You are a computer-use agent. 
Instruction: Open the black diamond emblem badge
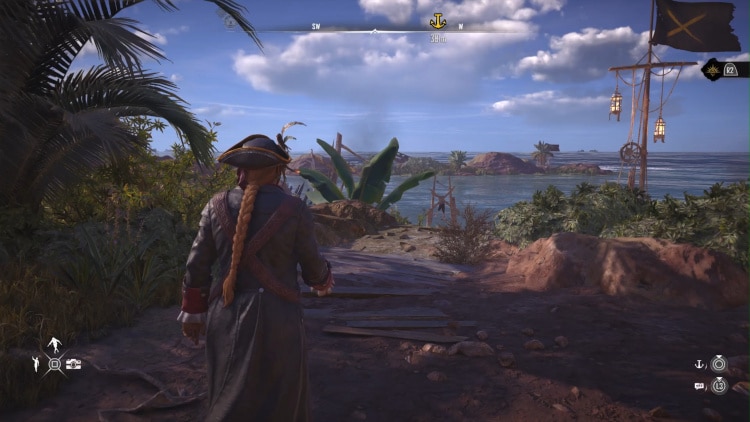click(715, 69)
